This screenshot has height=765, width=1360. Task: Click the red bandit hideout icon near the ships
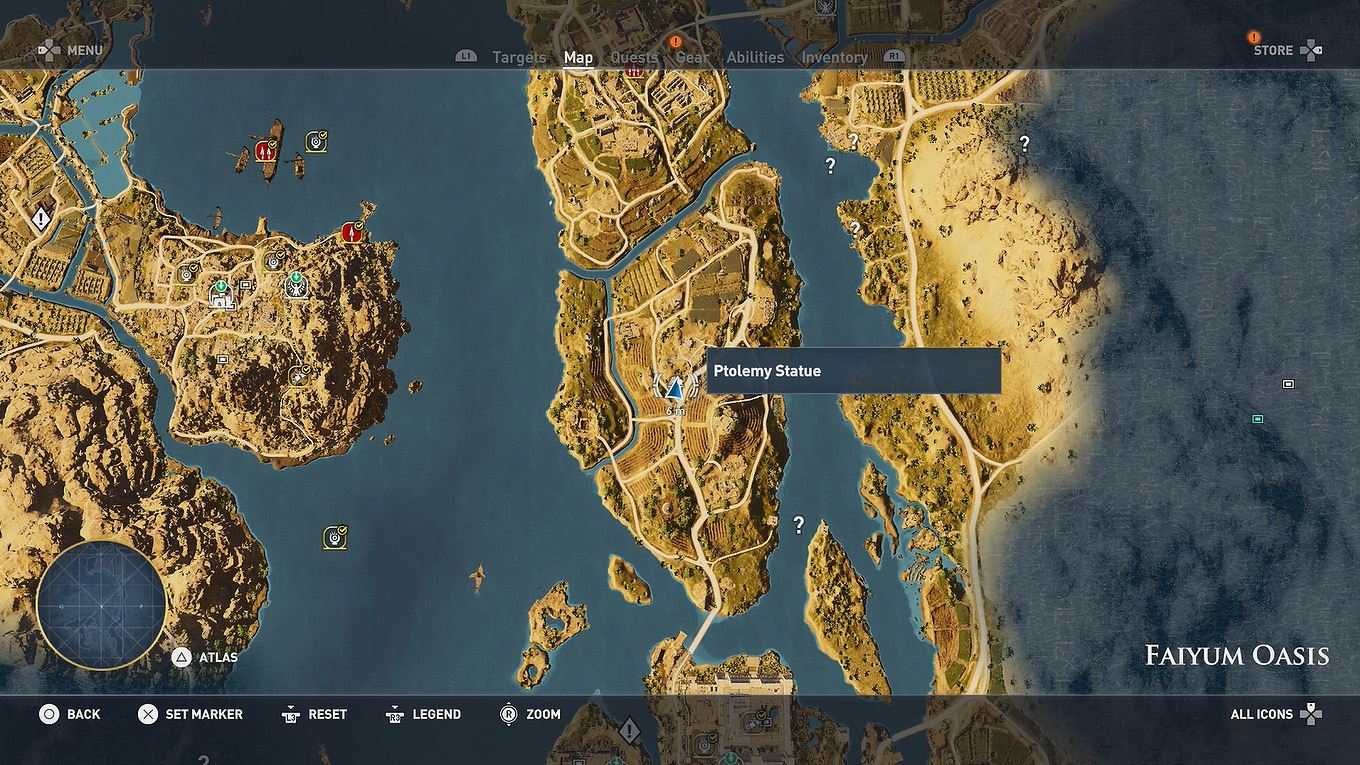coord(266,151)
